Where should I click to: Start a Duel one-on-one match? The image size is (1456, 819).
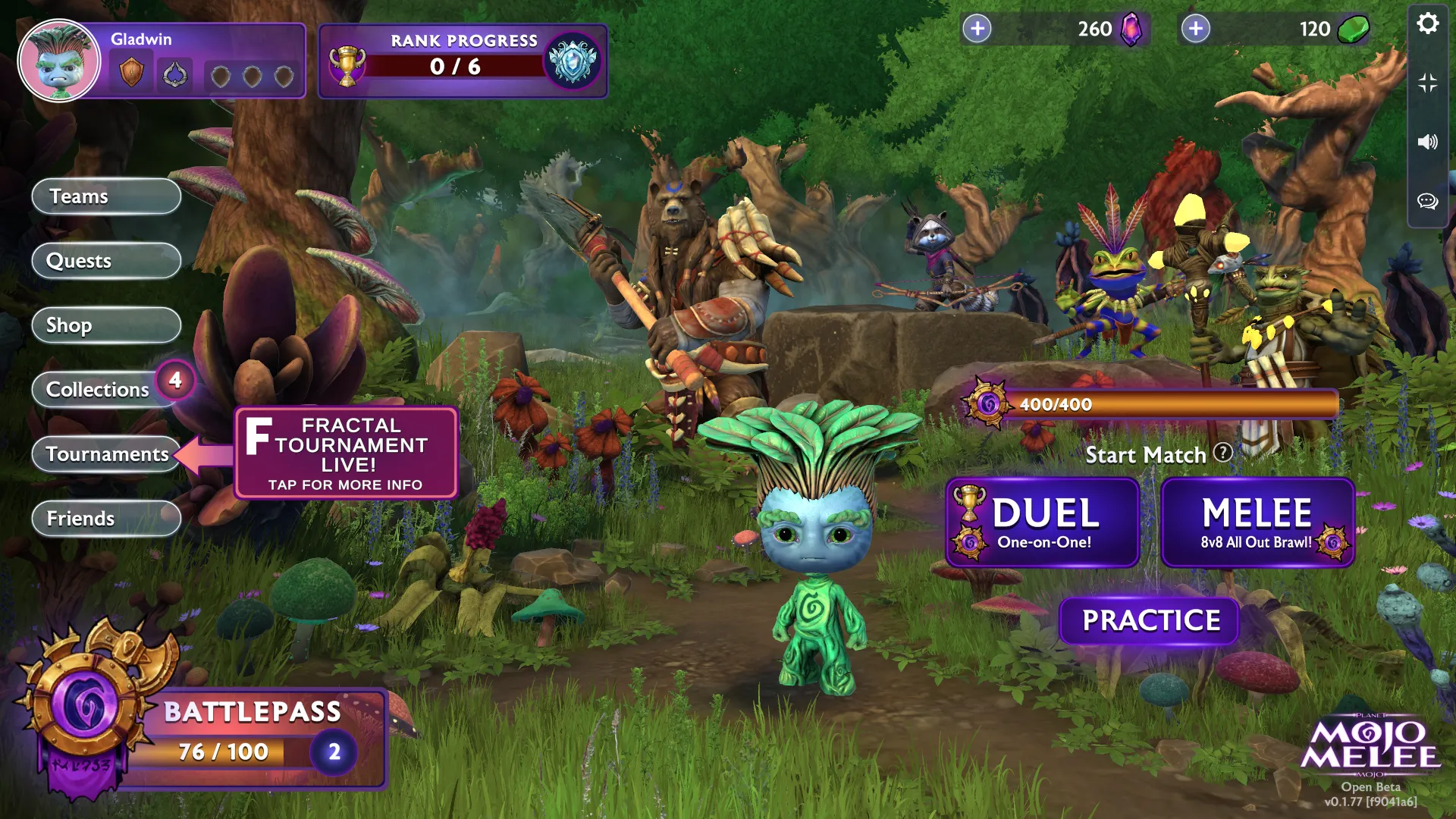point(1043,522)
